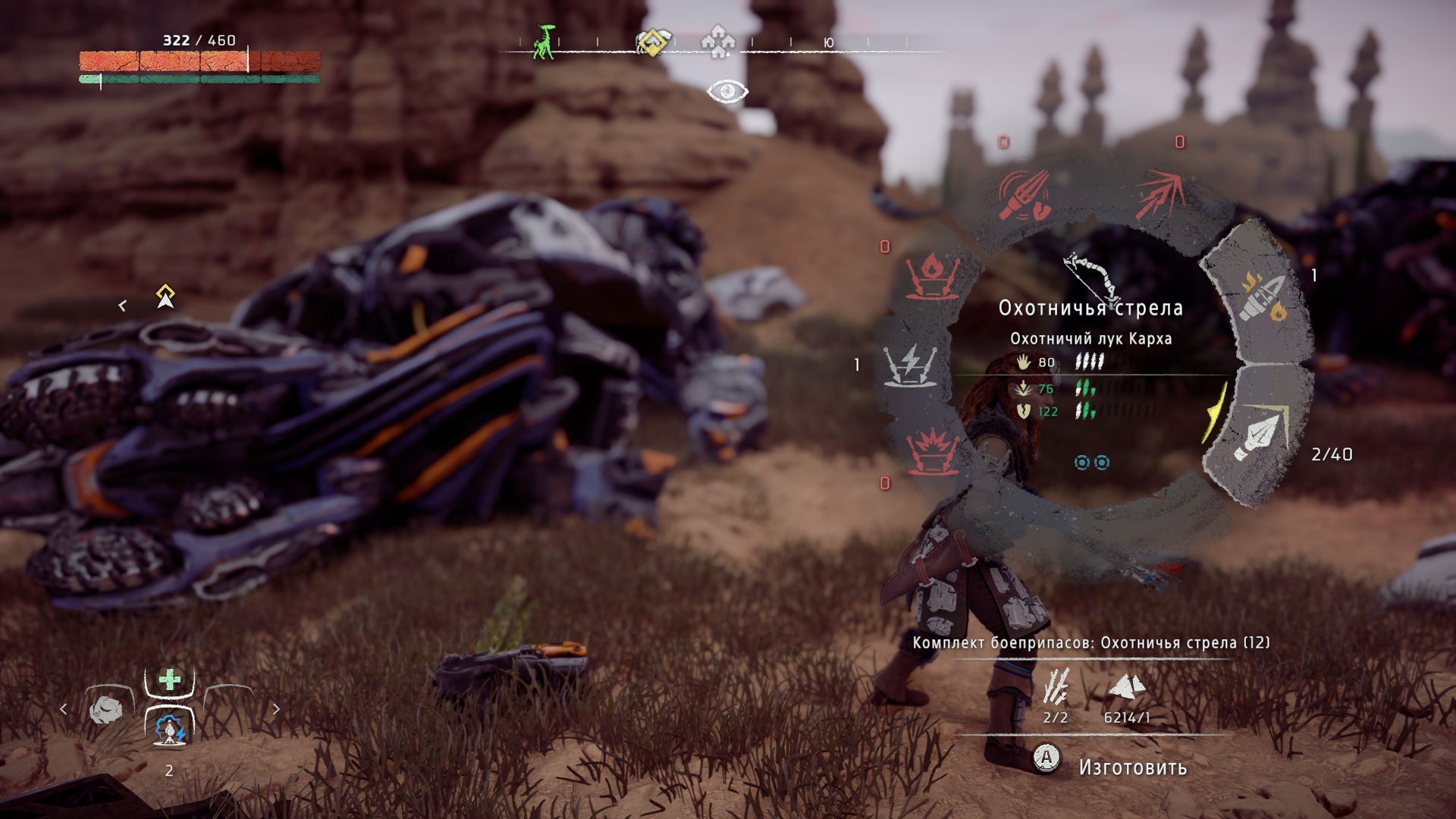
Task: Cycle quick tools with the right arrow
Action: pyautogui.click(x=276, y=710)
